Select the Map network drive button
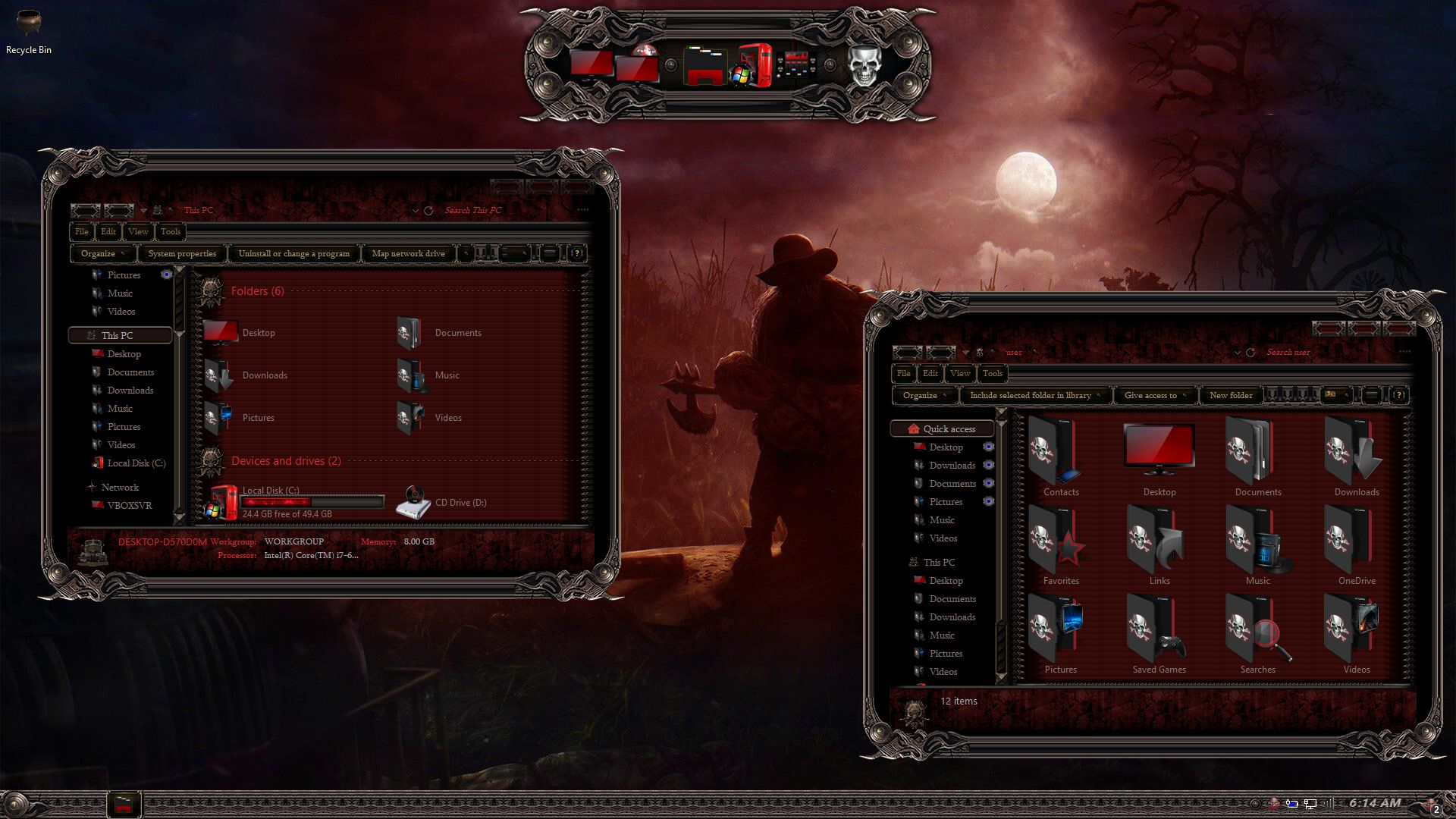Viewport: 1456px width, 819px height. pos(408,253)
